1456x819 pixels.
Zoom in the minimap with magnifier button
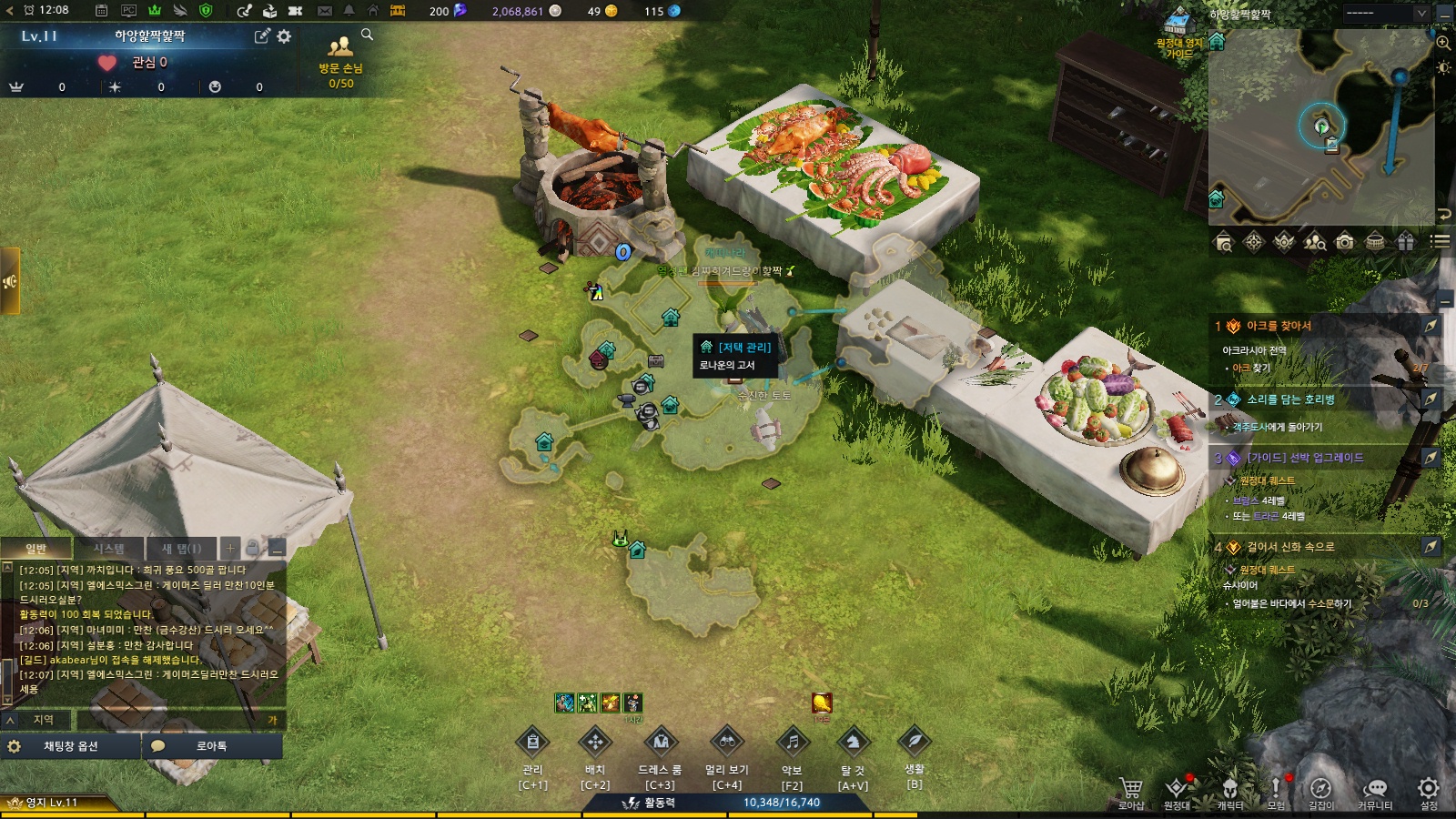(1443, 43)
